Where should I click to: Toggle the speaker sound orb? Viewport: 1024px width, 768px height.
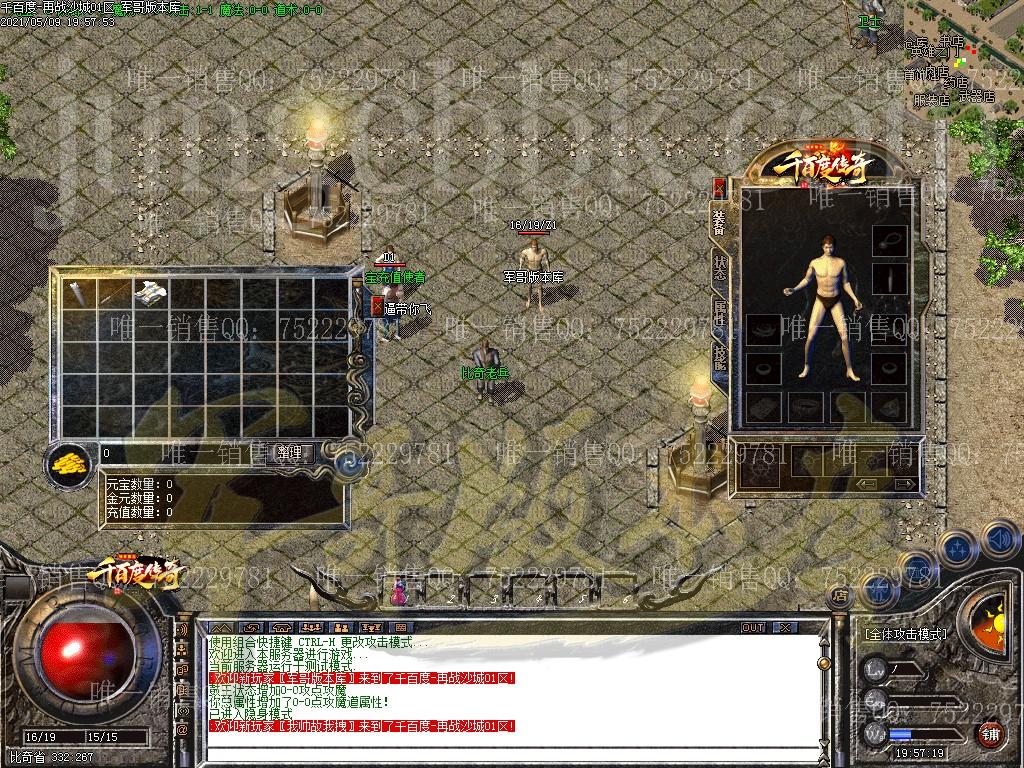pos(999,540)
